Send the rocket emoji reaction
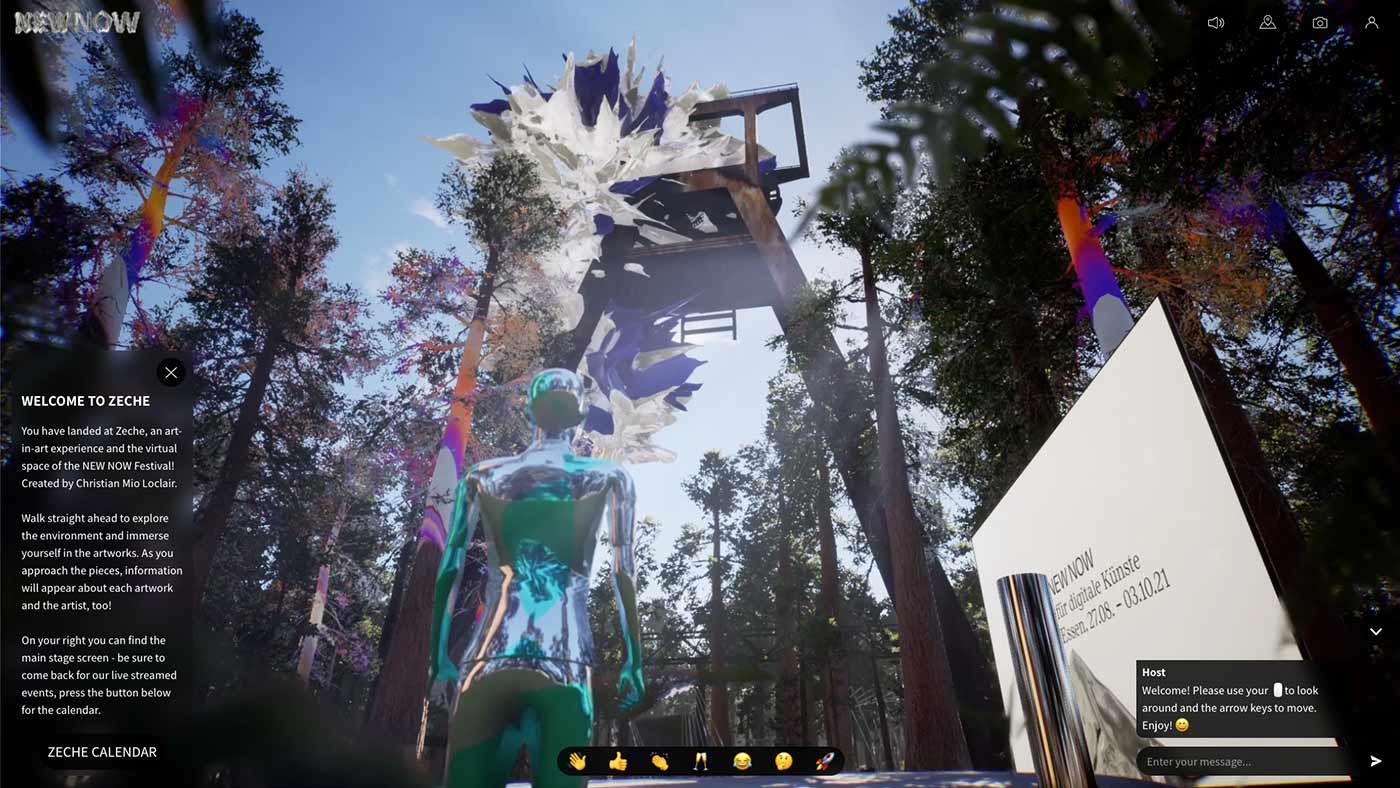The height and width of the screenshot is (788, 1400). (x=824, y=761)
